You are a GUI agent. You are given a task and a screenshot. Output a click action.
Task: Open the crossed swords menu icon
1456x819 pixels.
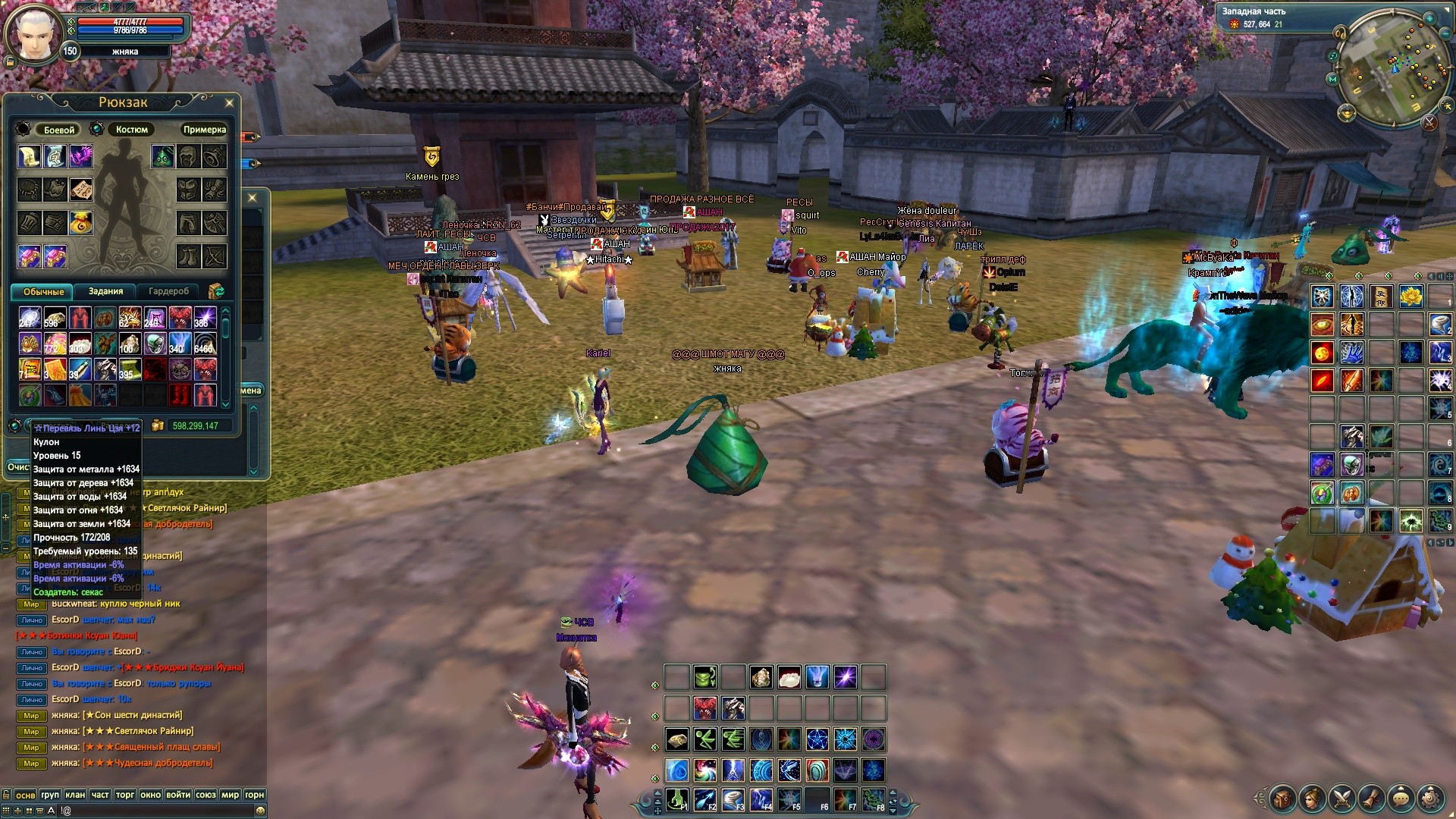click(x=1341, y=798)
